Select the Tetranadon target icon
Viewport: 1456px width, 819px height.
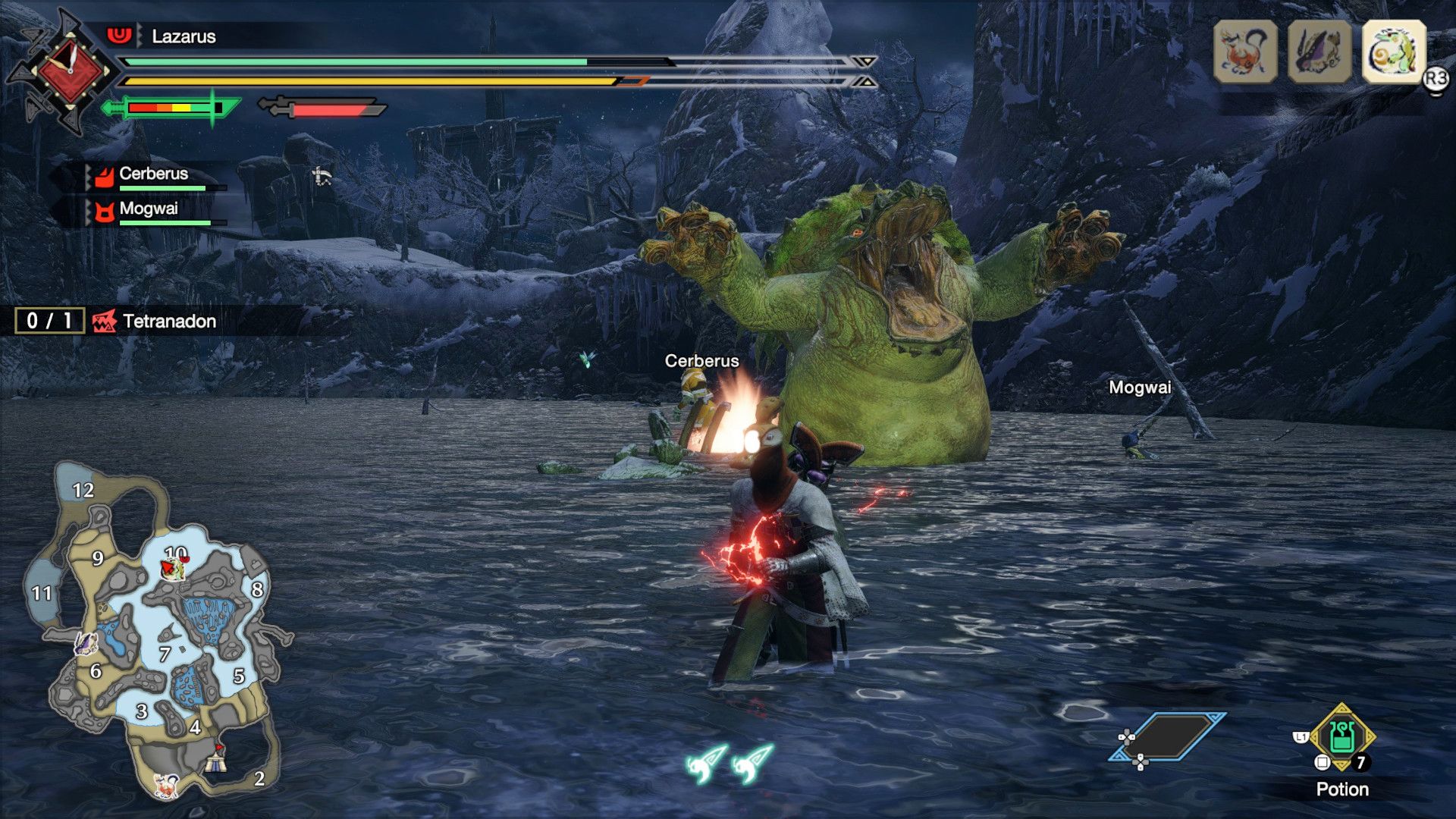coord(1394,52)
